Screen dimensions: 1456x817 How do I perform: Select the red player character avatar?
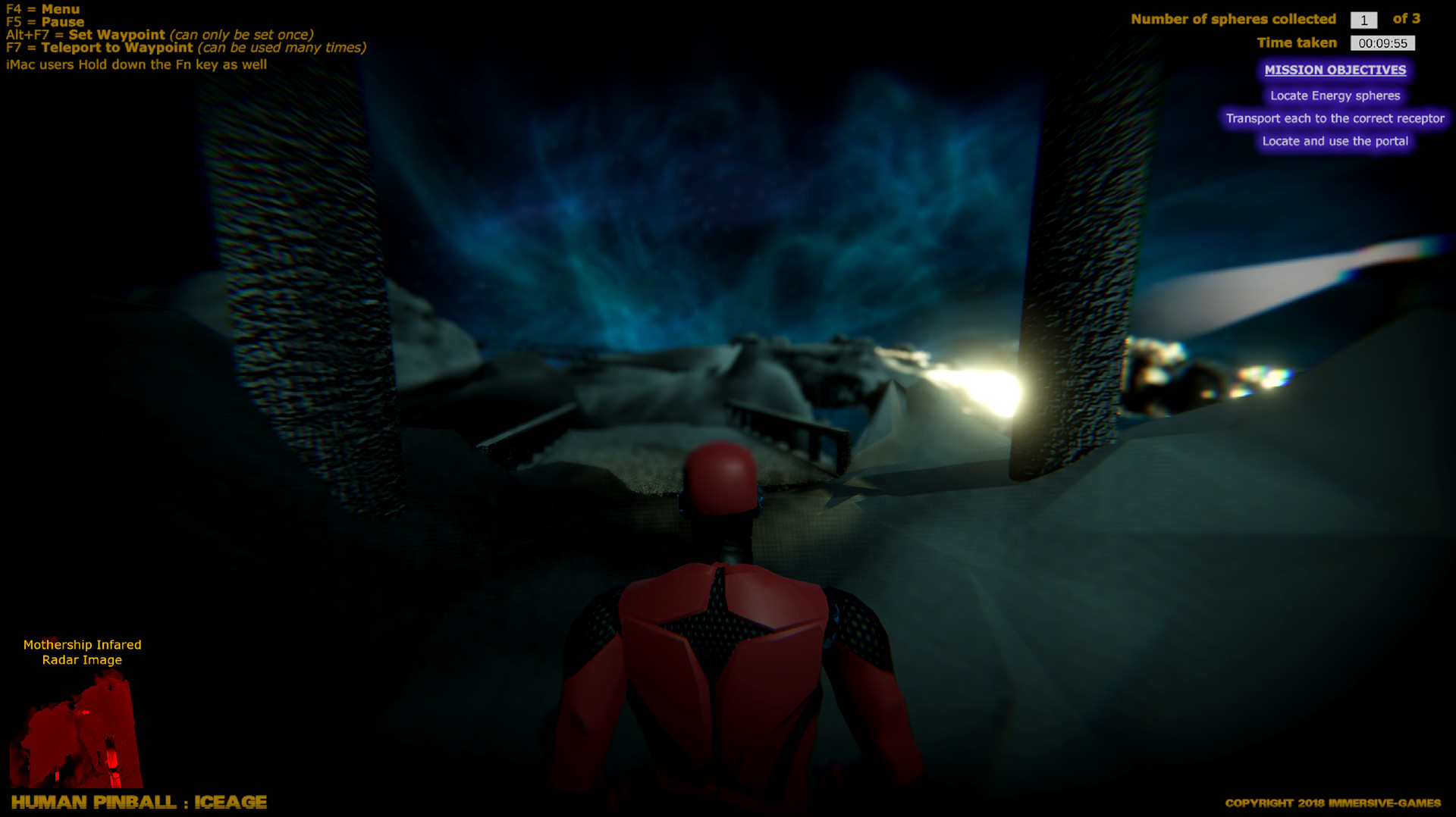(720, 644)
